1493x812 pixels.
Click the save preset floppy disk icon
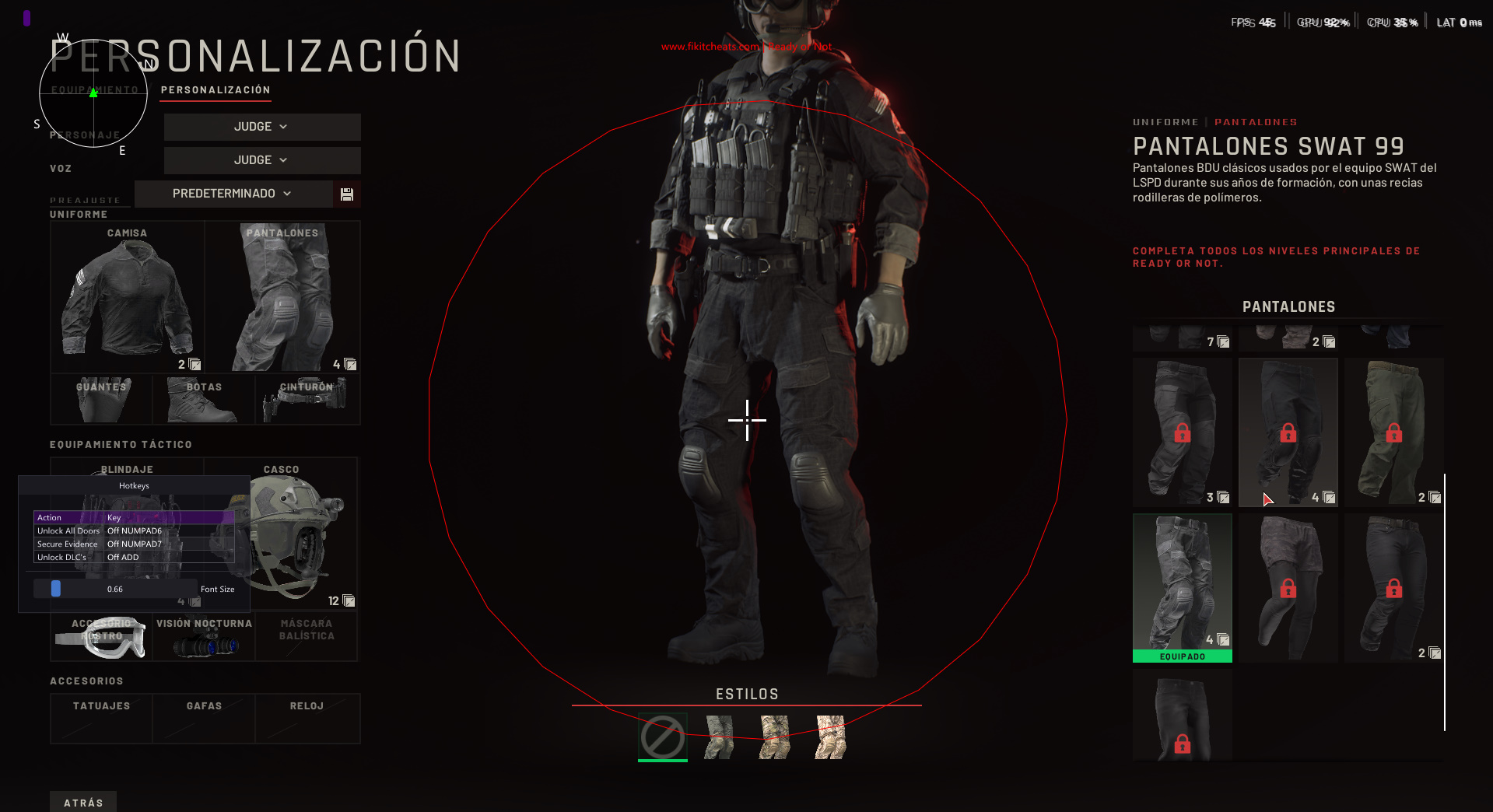[346, 193]
